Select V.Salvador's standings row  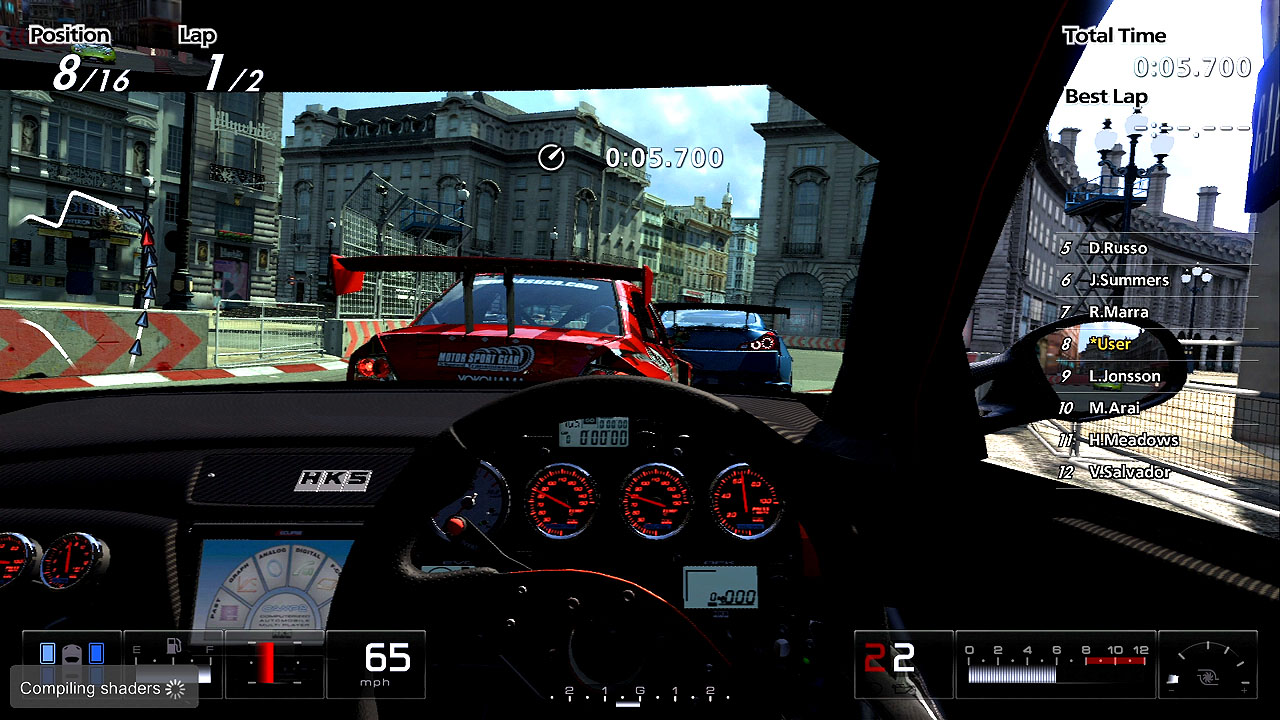click(1128, 472)
